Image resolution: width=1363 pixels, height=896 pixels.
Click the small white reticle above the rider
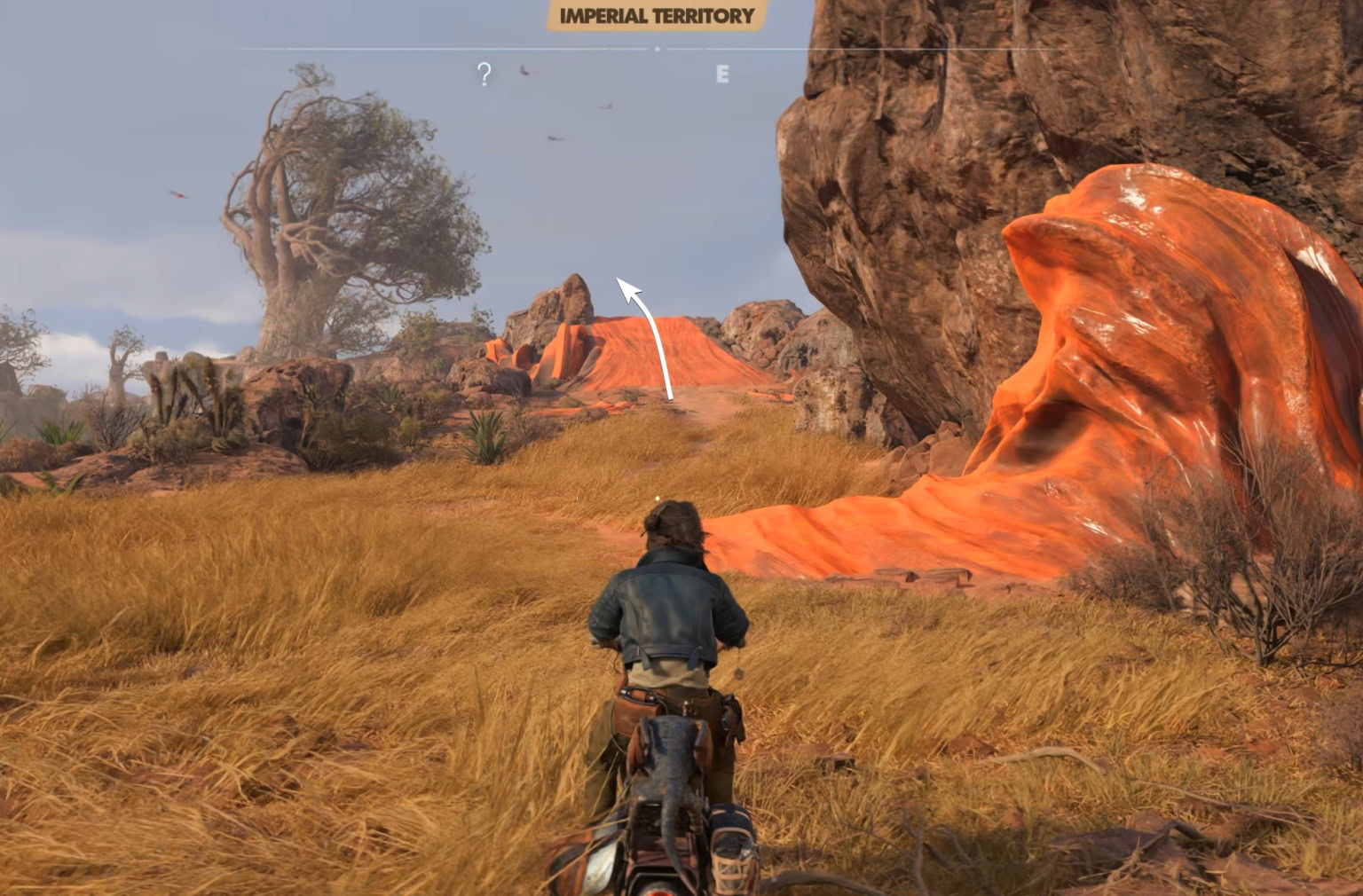658,498
